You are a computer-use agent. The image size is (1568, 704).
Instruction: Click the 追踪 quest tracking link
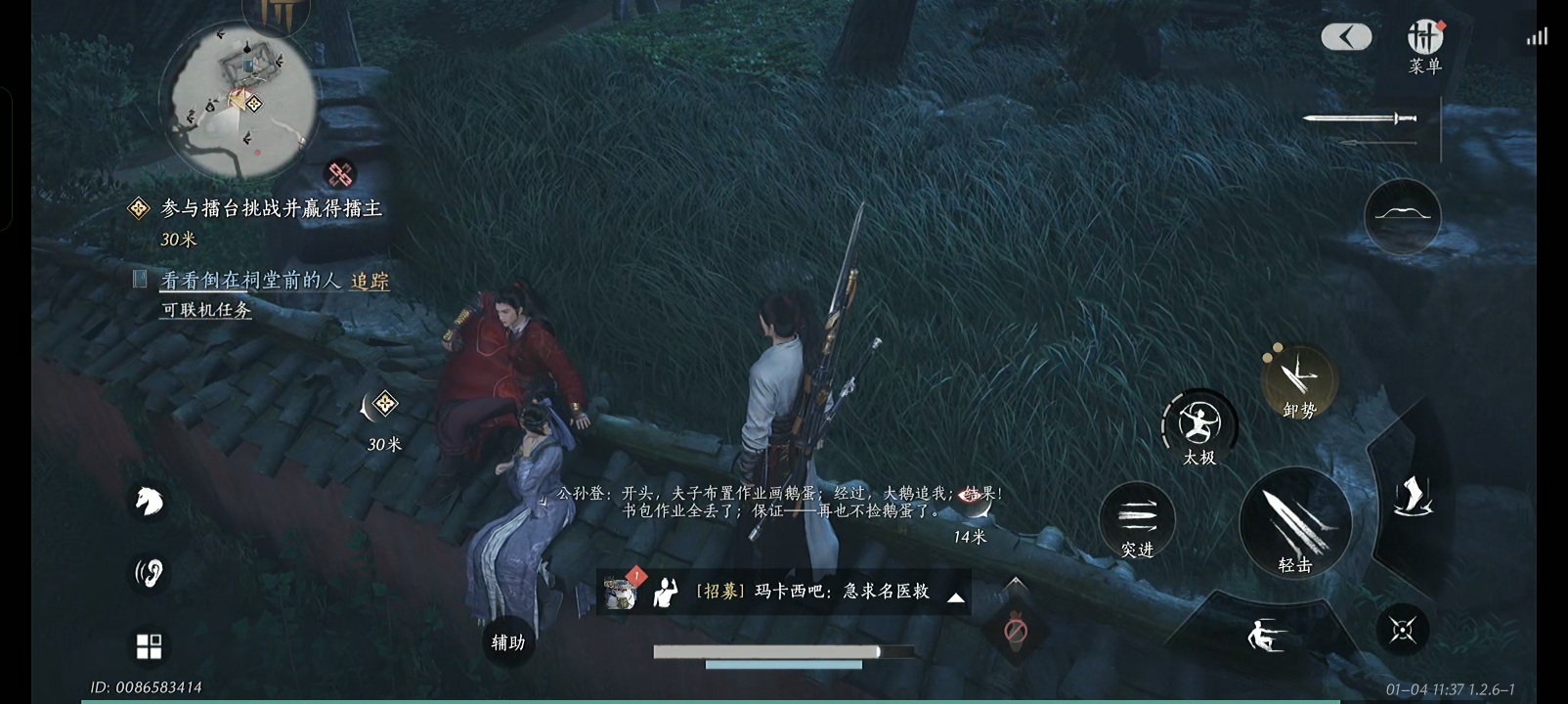point(370,282)
